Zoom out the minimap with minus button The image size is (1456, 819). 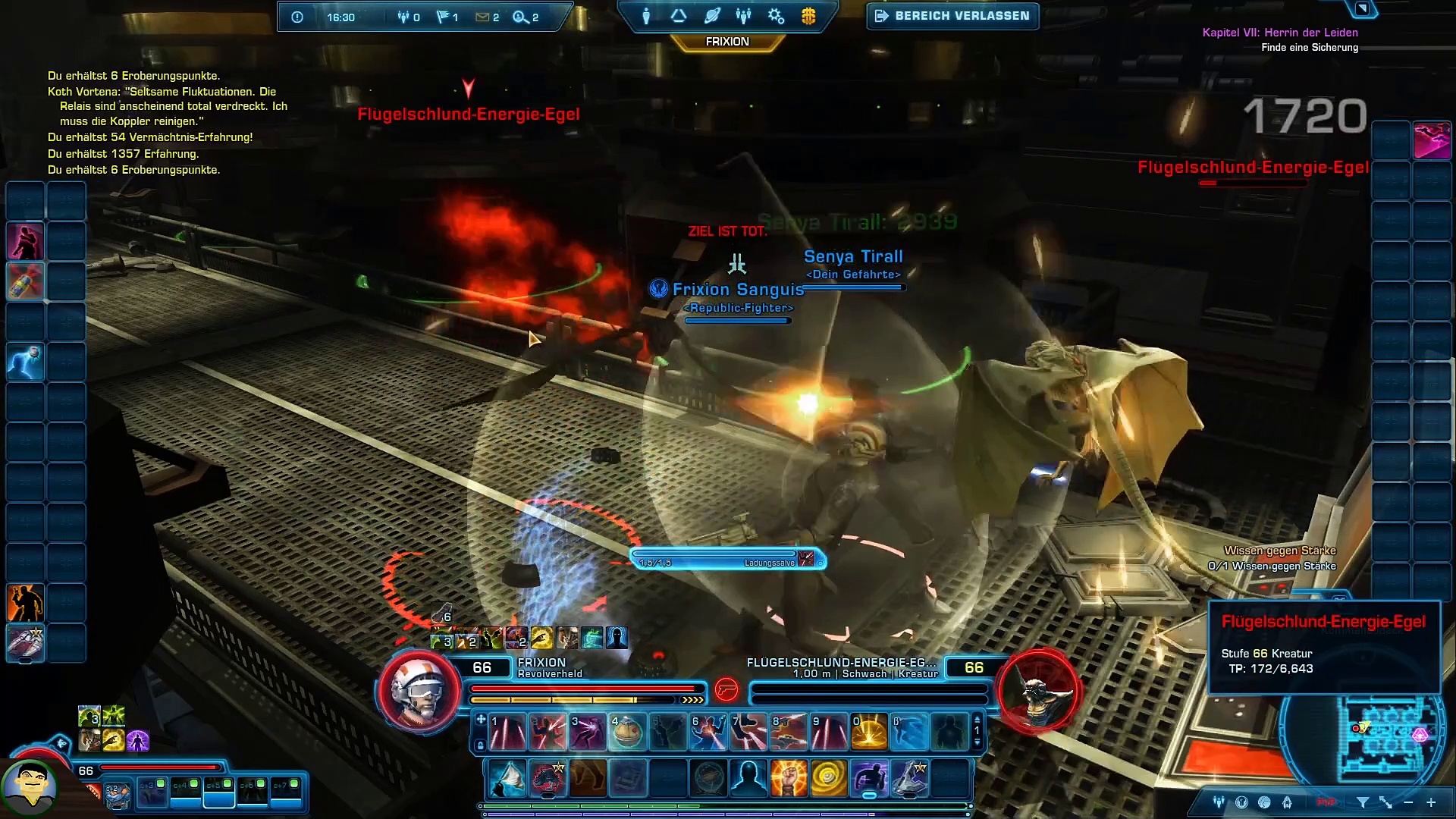pos(1408,802)
